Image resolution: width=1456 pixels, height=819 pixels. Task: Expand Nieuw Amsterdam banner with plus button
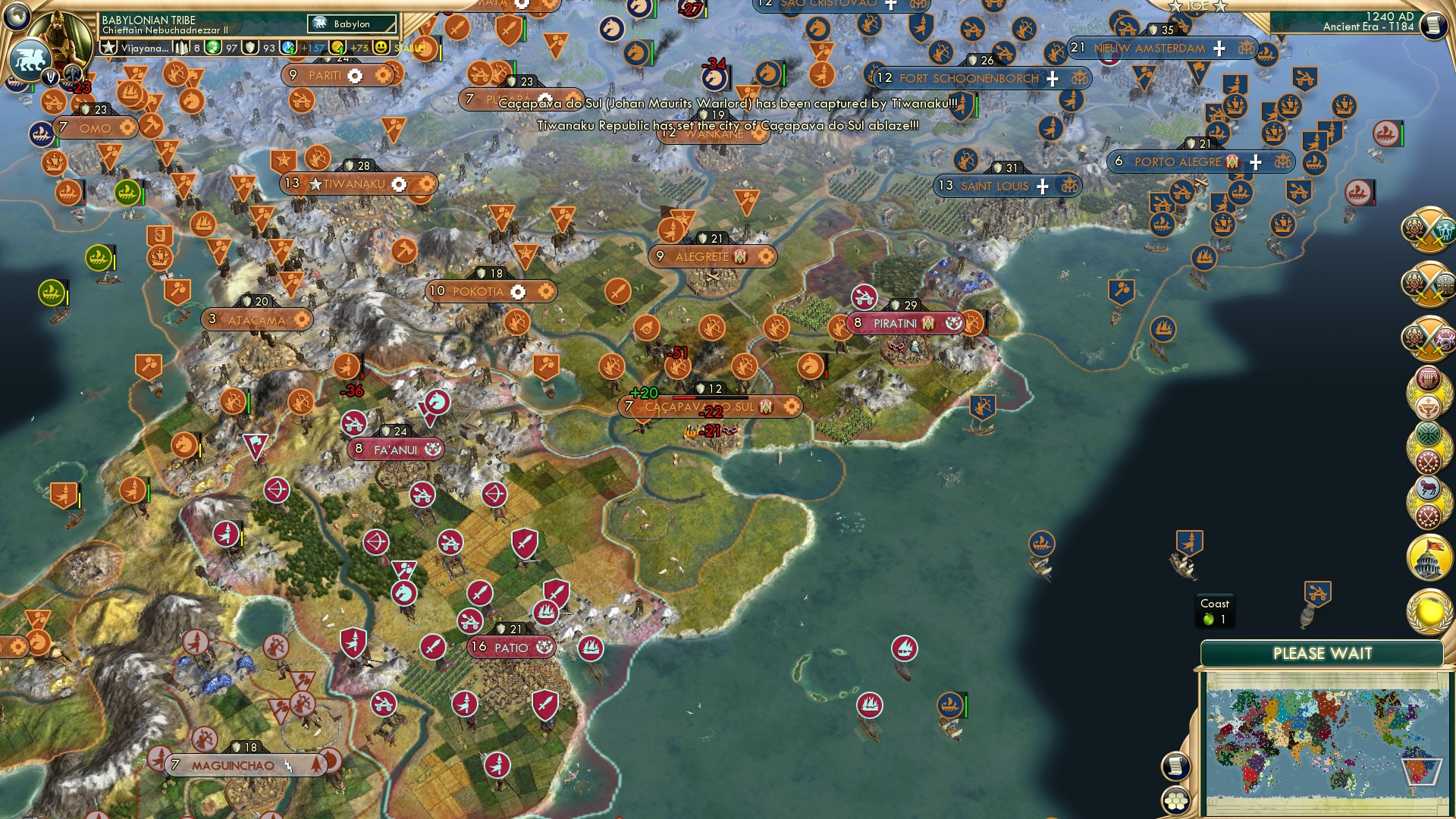[1218, 49]
